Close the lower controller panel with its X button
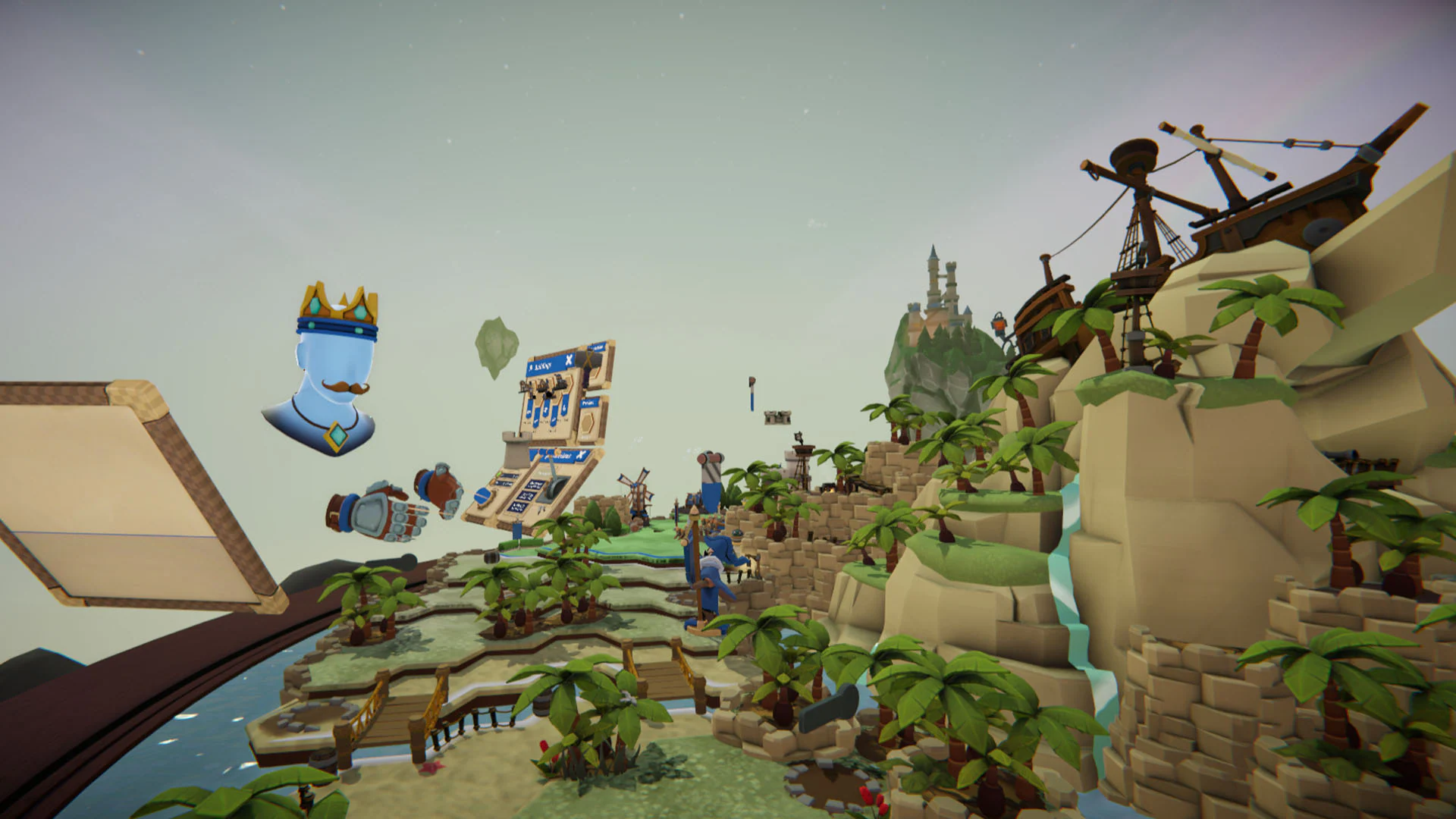The width and height of the screenshot is (1456, 819). 581,454
